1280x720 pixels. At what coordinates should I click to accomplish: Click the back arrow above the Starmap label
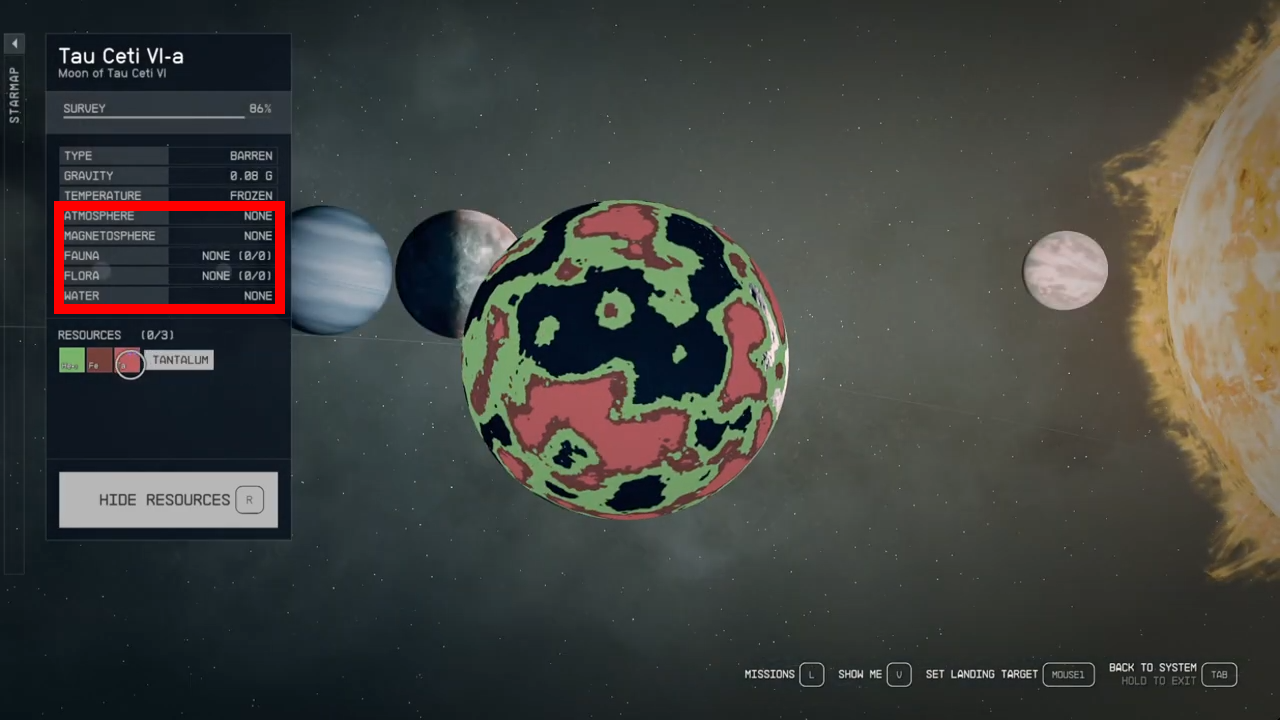[x=14, y=43]
